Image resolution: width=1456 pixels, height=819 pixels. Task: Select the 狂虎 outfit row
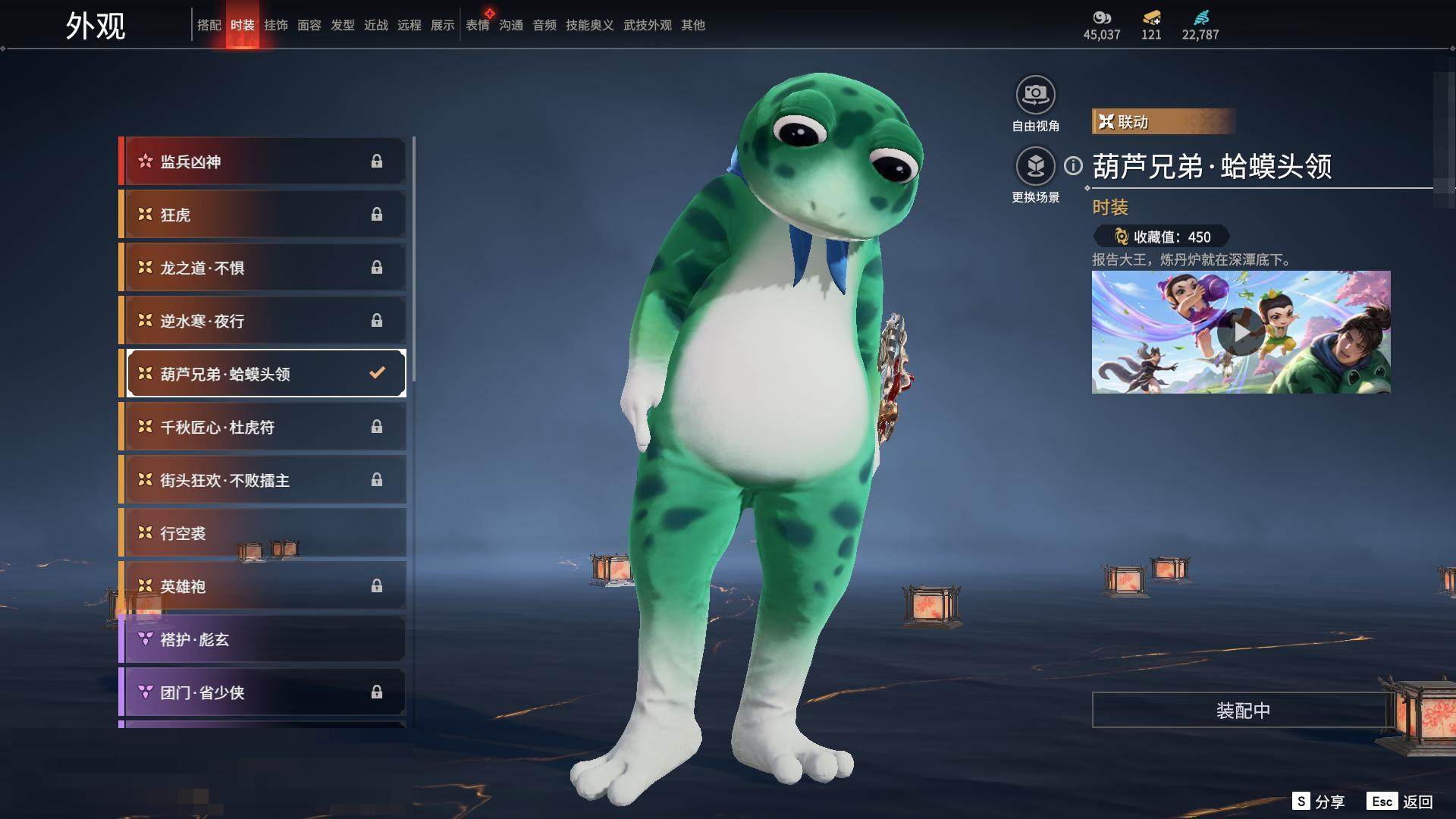tap(263, 215)
